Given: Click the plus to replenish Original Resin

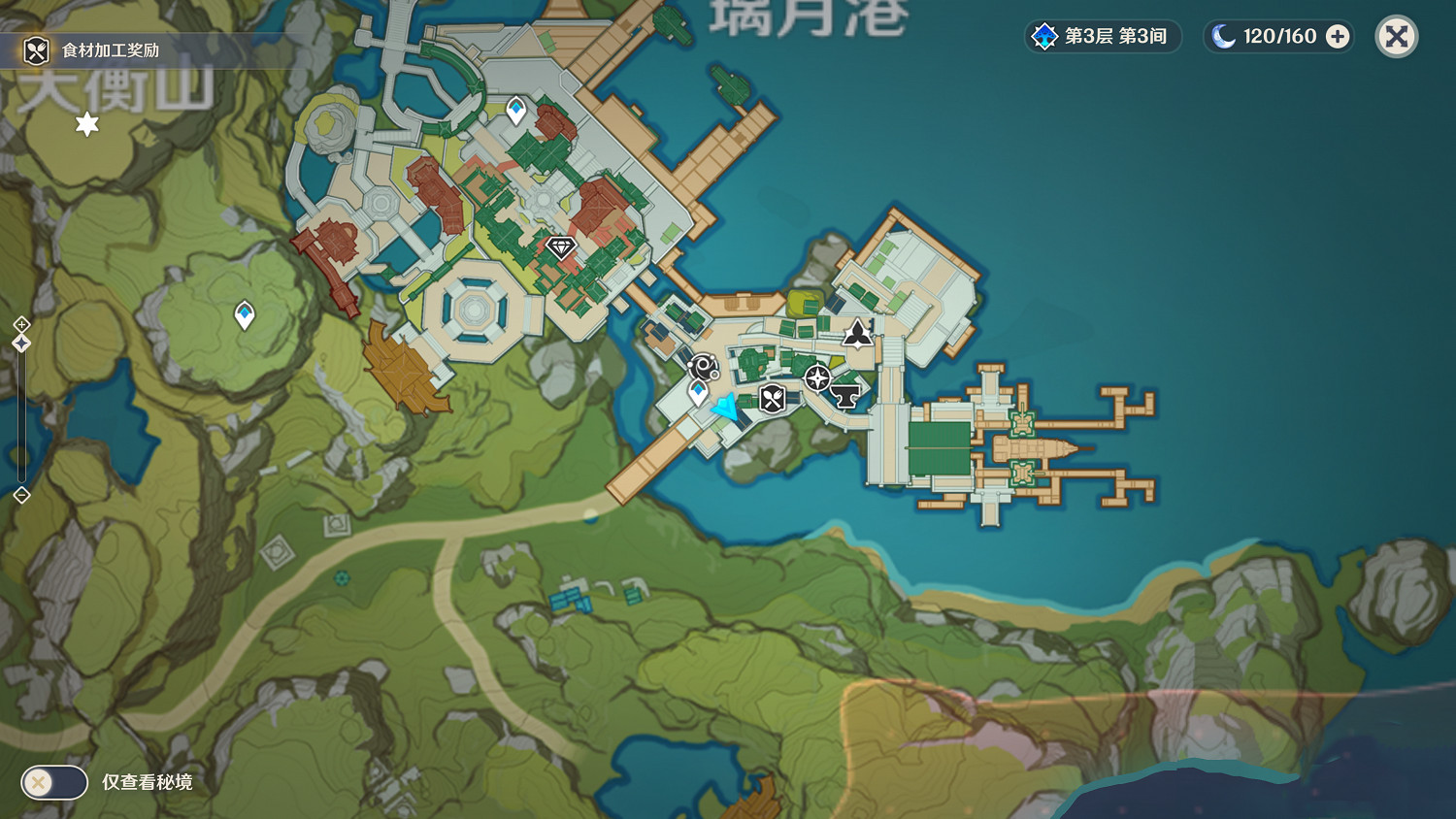Looking at the screenshot, I should (x=1338, y=36).
